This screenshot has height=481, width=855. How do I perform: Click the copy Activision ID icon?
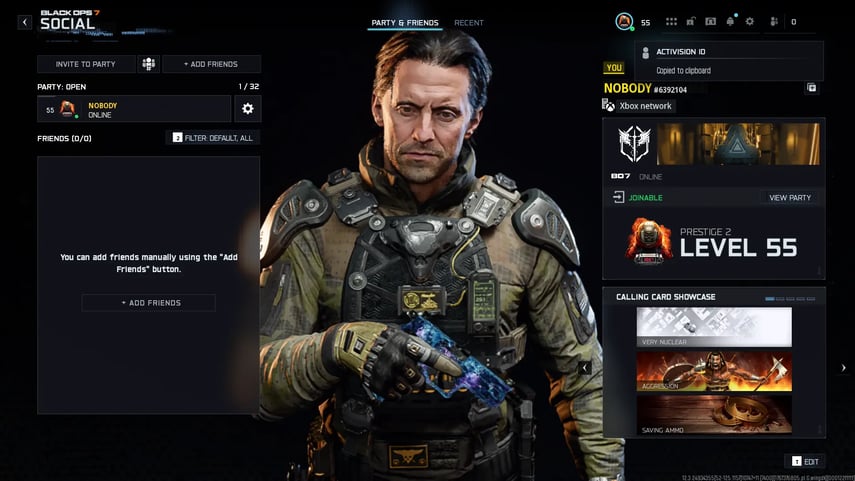click(x=812, y=88)
